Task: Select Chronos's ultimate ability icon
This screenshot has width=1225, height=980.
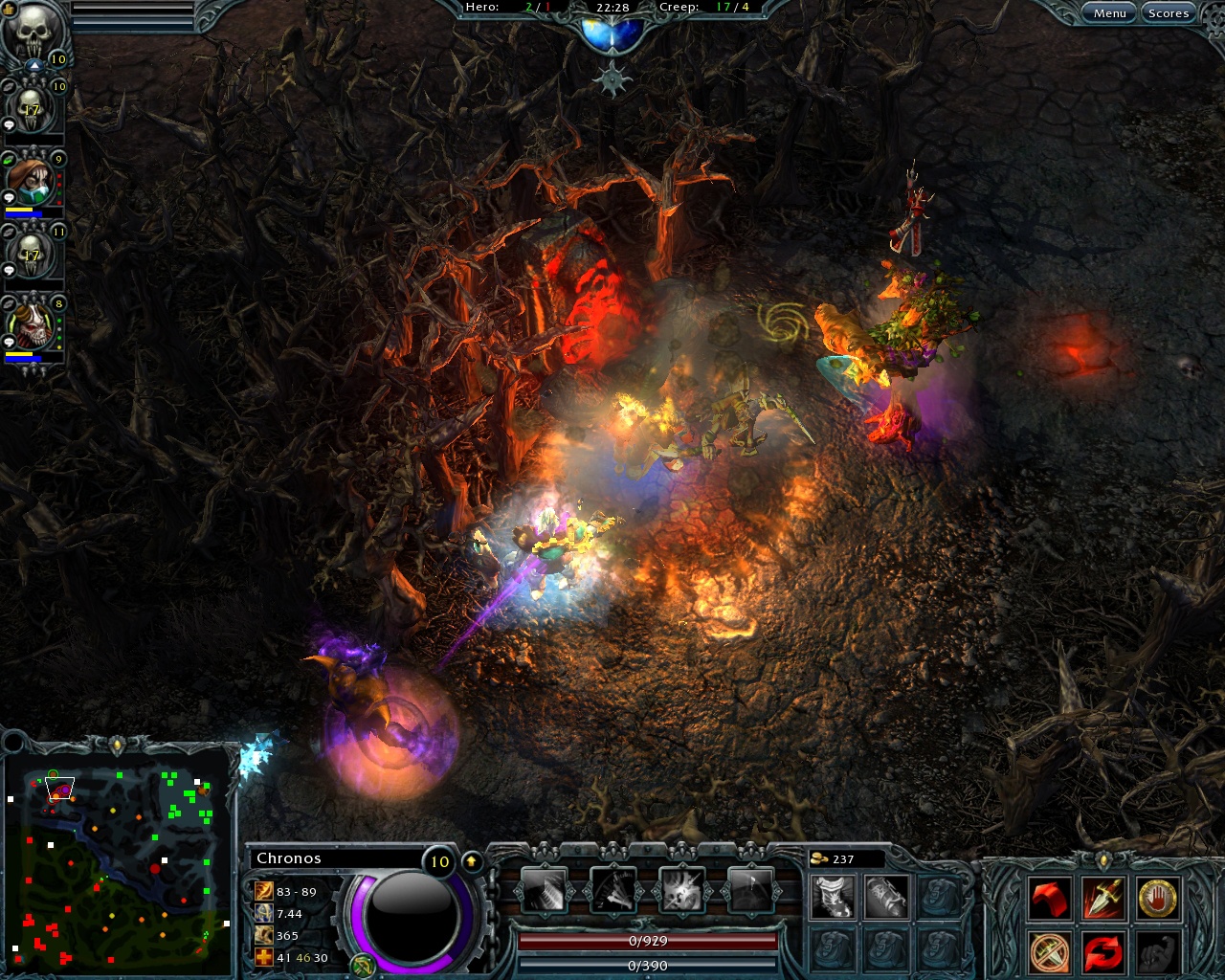Action: (751, 889)
